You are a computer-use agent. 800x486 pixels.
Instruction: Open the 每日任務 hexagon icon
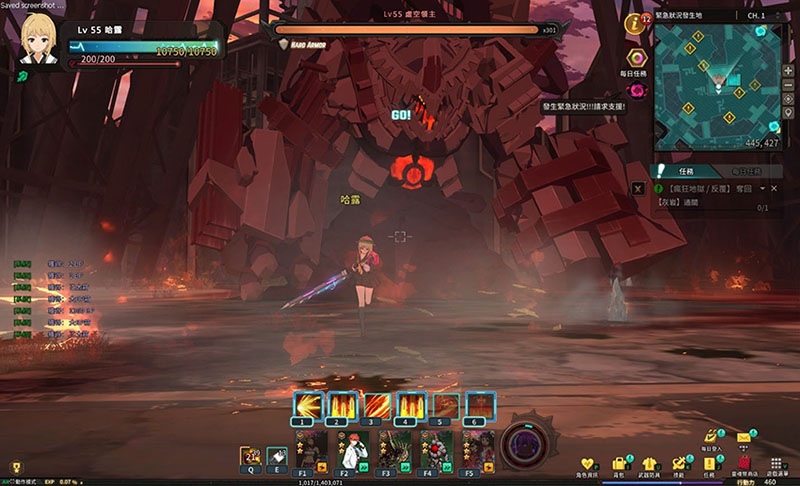pos(636,60)
